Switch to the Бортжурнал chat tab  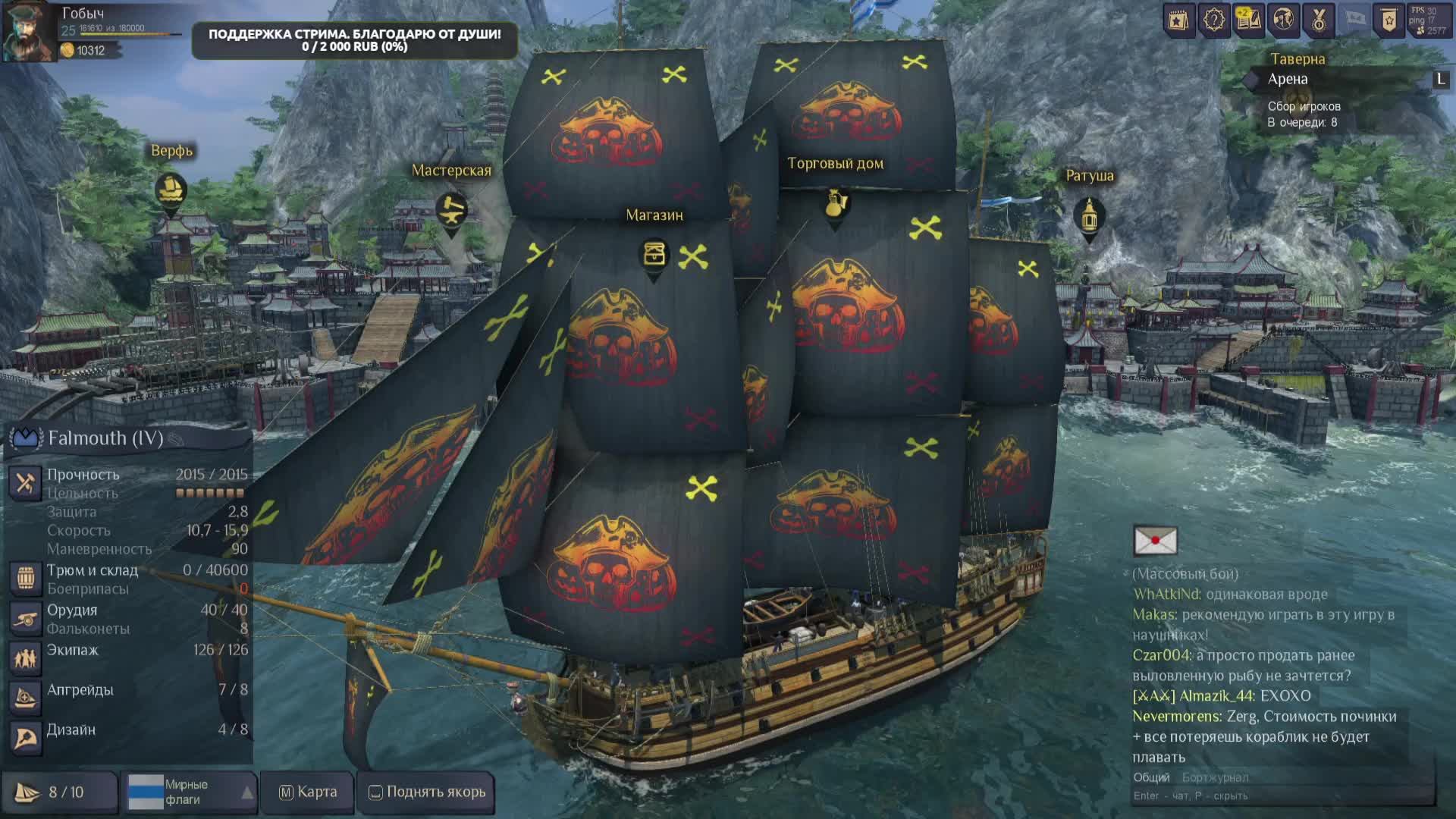coord(1215,777)
